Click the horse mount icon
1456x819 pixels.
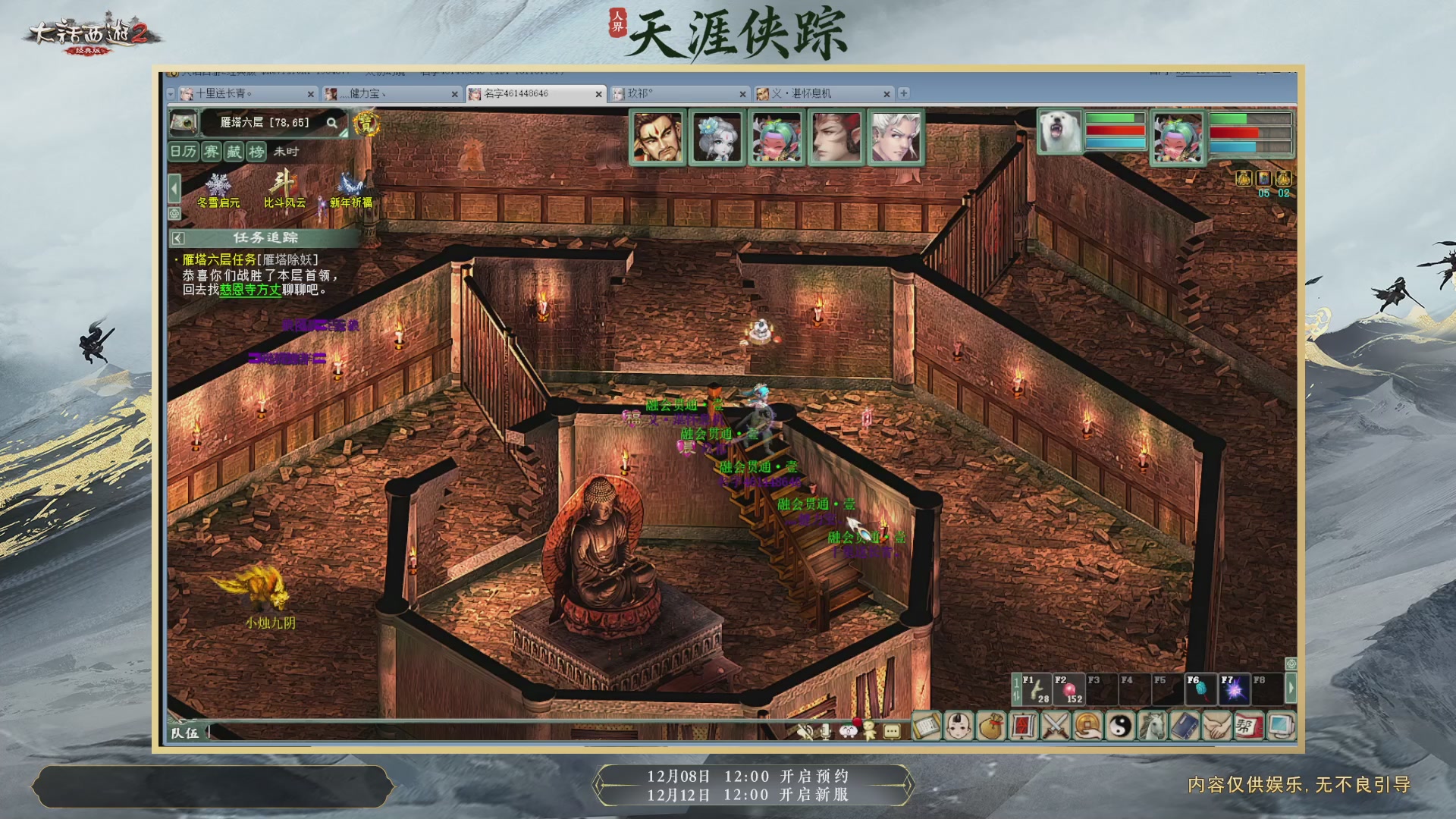[1151, 726]
